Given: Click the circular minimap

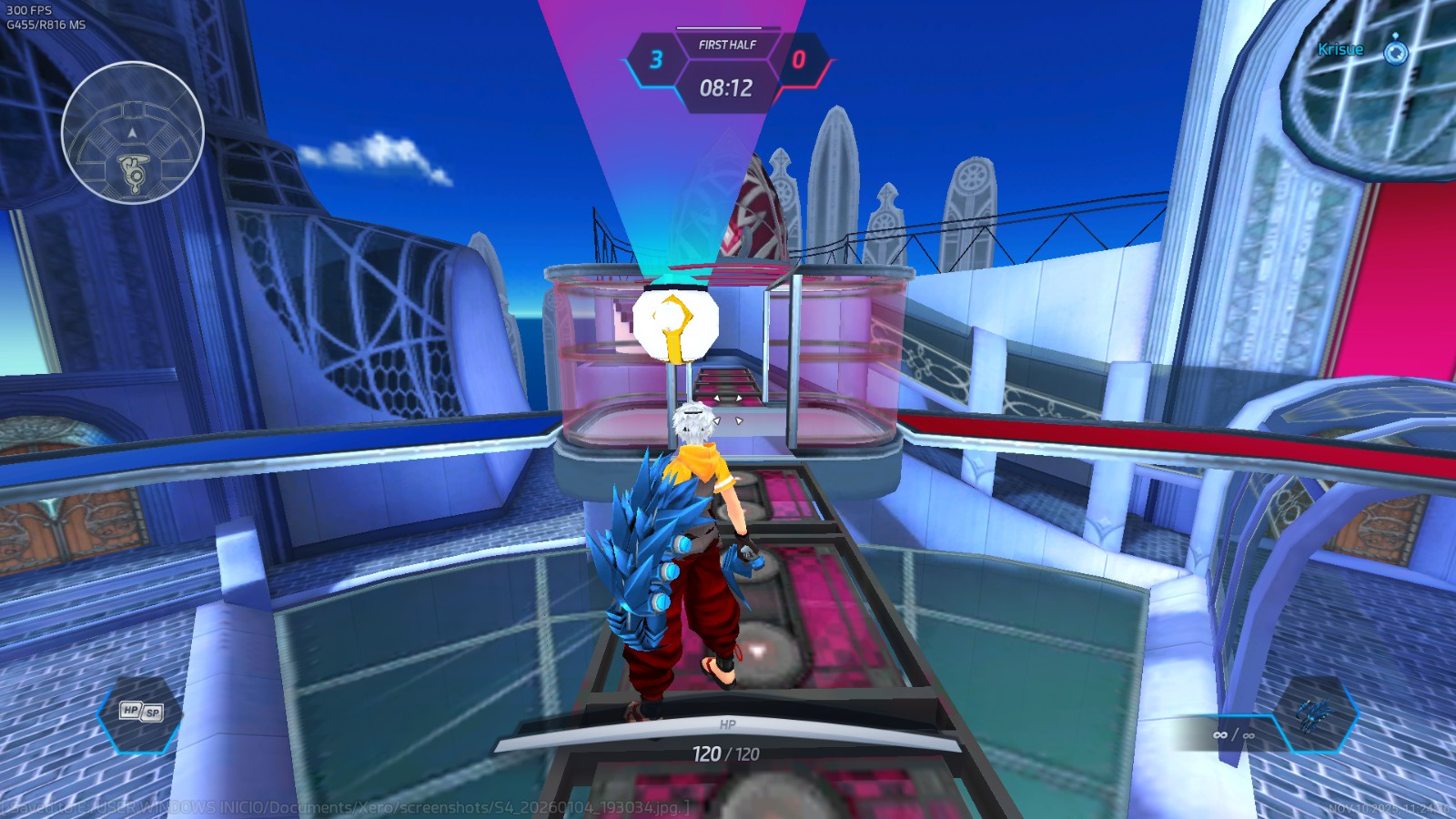Looking at the screenshot, I should tap(133, 133).
